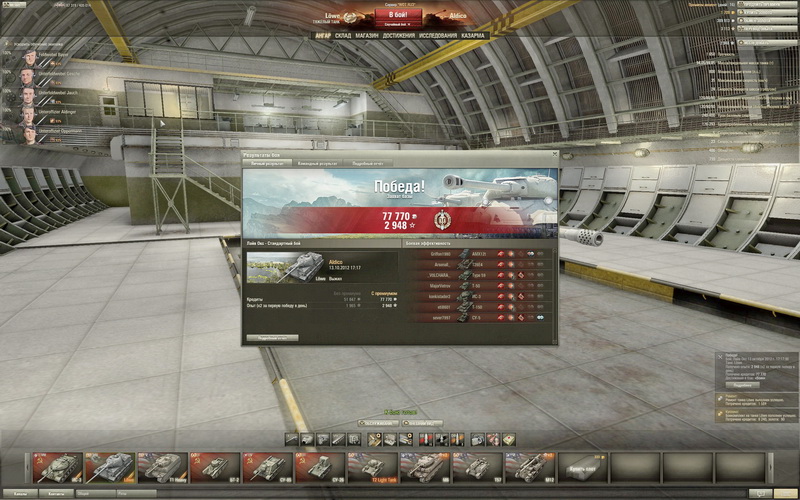Open the СКЛАД depot menu
Viewport: 800px width, 500px height.
343,35
